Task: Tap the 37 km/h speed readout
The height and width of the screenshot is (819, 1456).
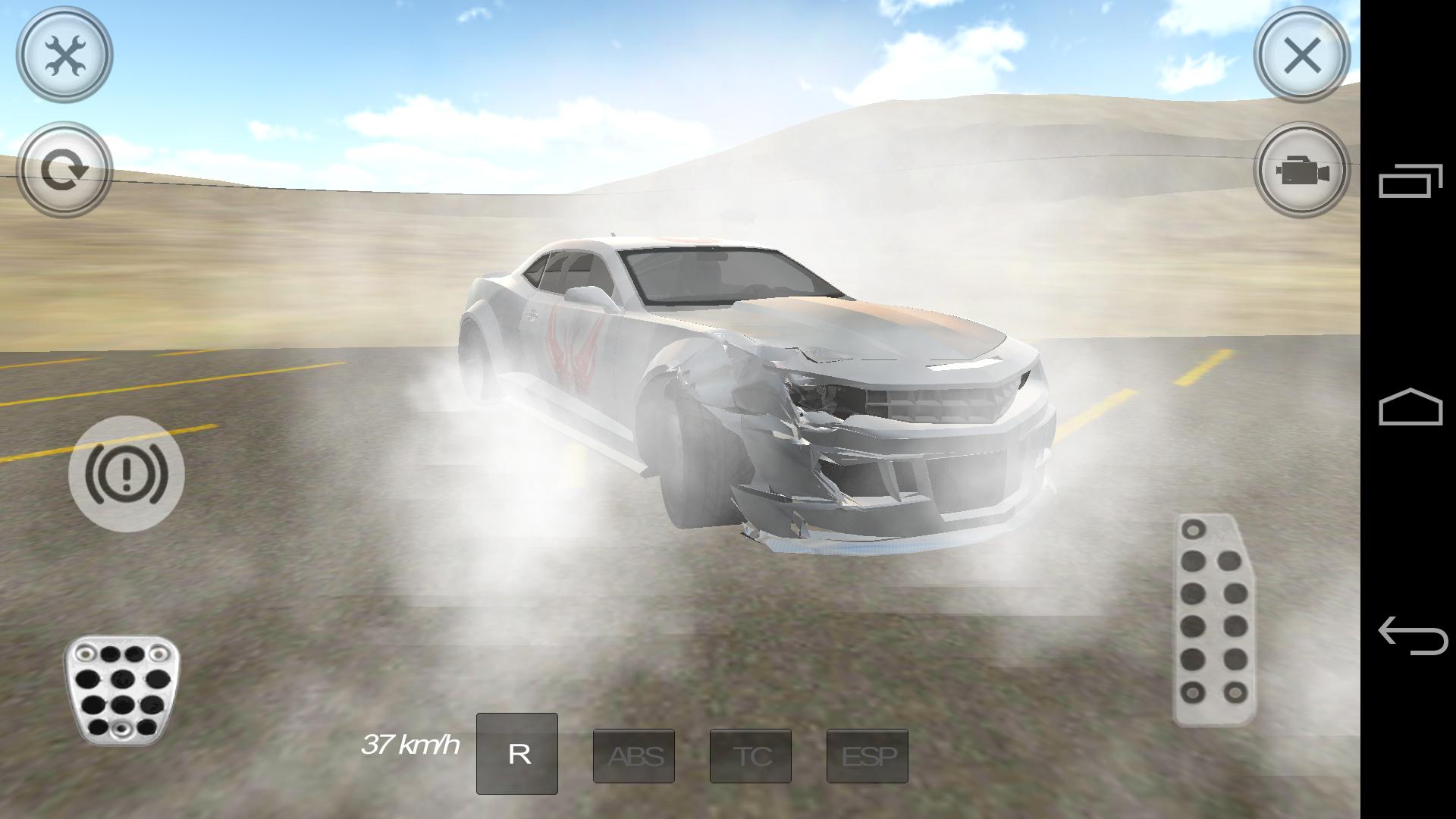Action: tap(410, 746)
